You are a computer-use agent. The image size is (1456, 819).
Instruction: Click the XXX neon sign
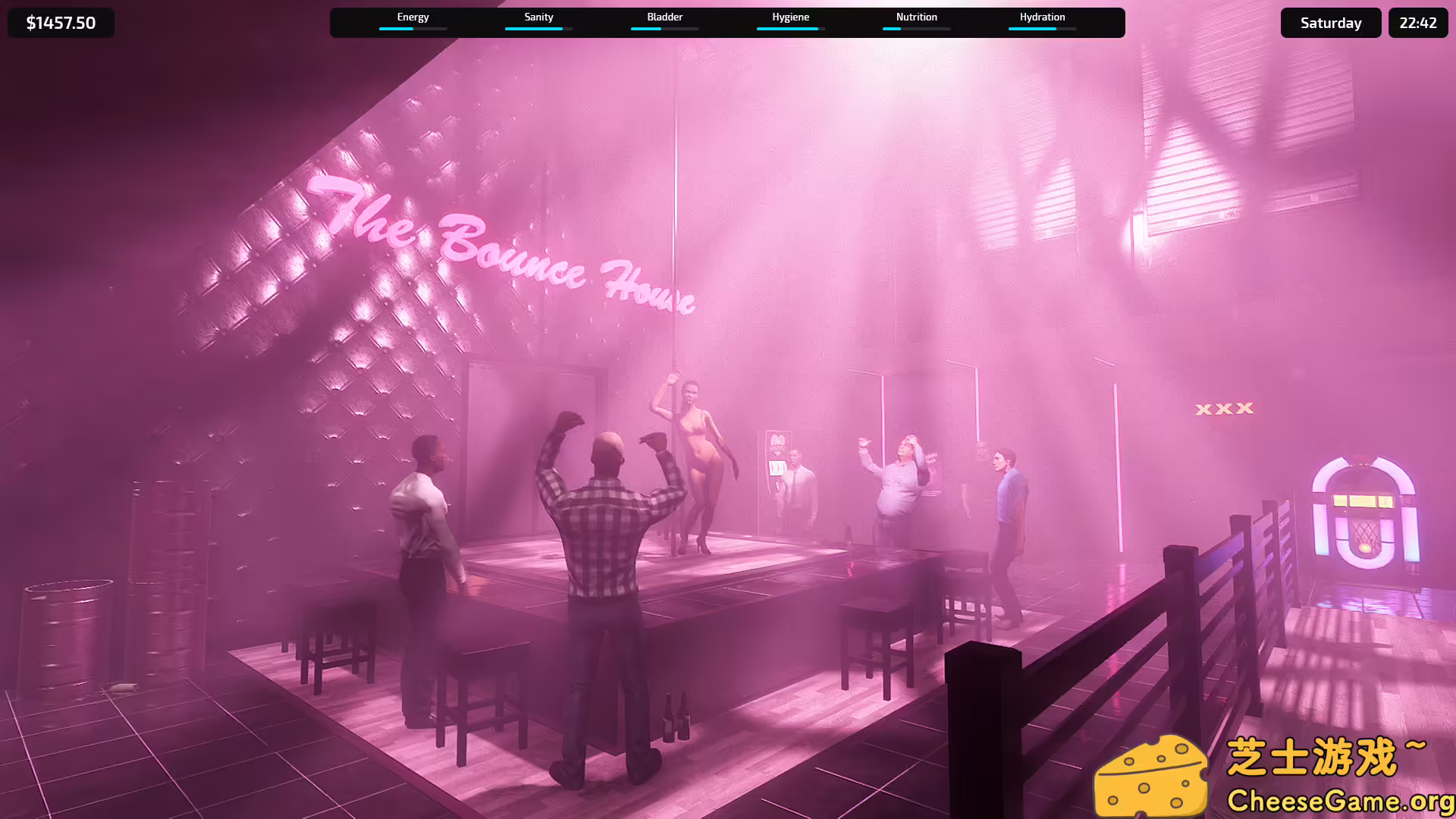(1225, 408)
